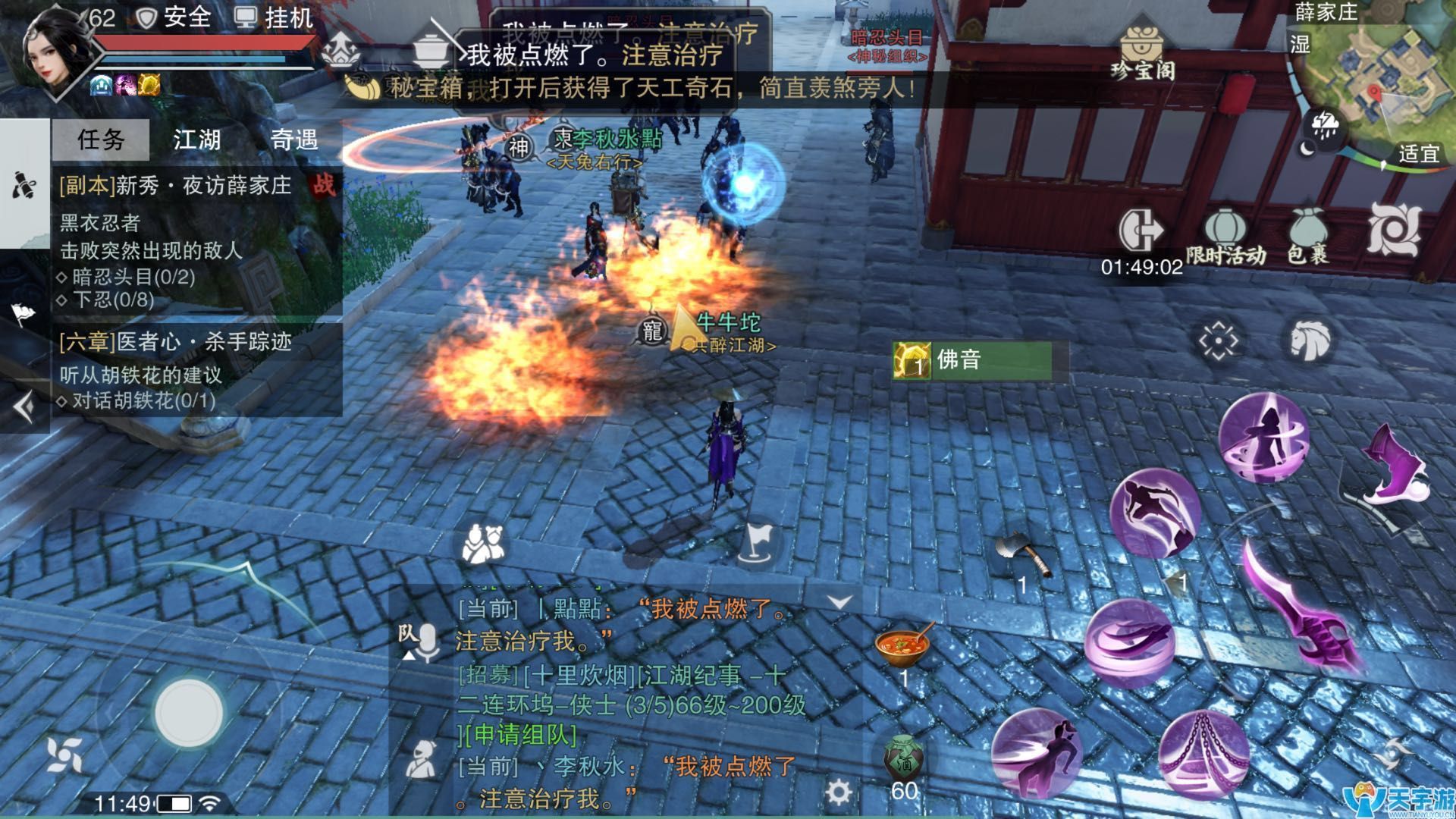Open chat settings gear icon
1456x819 pixels.
(x=838, y=792)
